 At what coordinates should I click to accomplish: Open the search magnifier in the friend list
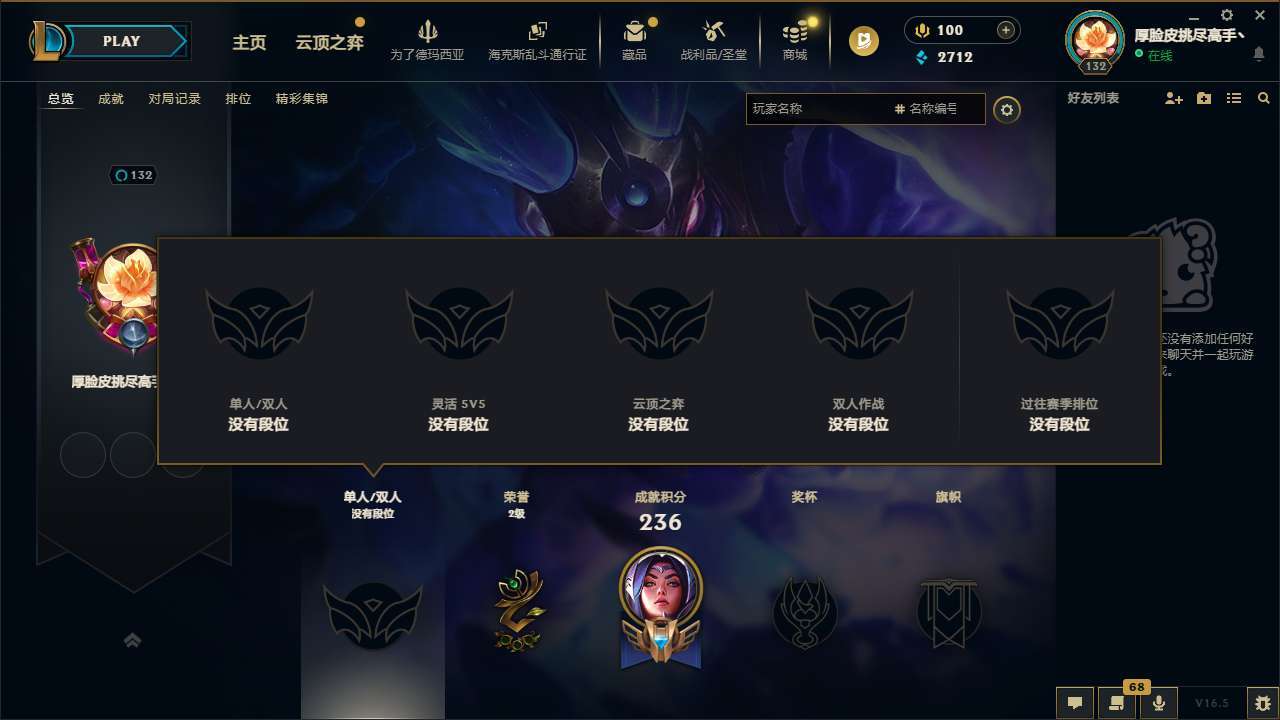tap(1263, 98)
